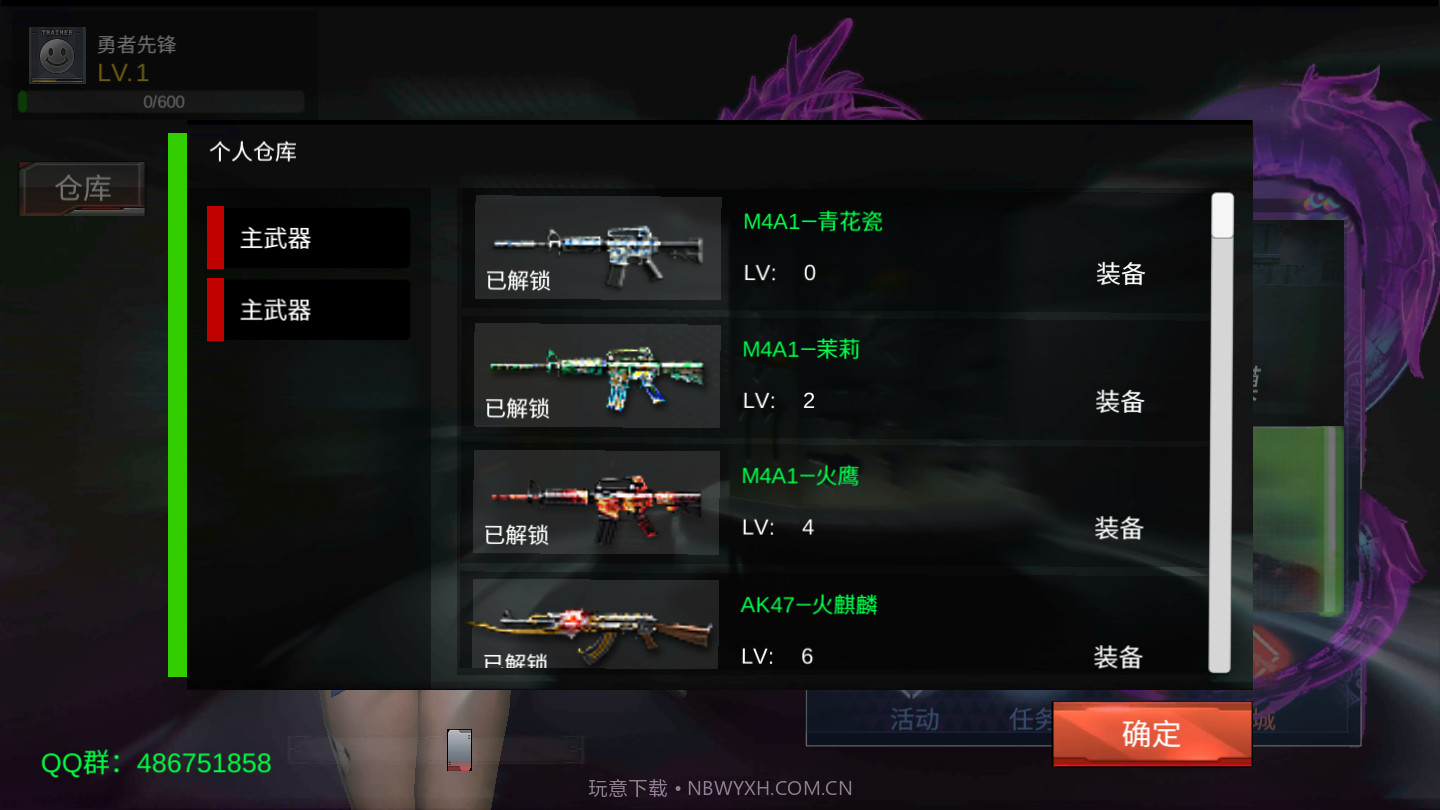Image resolution: width=1440 pixels, height=810 pixels.
Task: Click the red marker beside first 主武器
Action: (213, 237)
